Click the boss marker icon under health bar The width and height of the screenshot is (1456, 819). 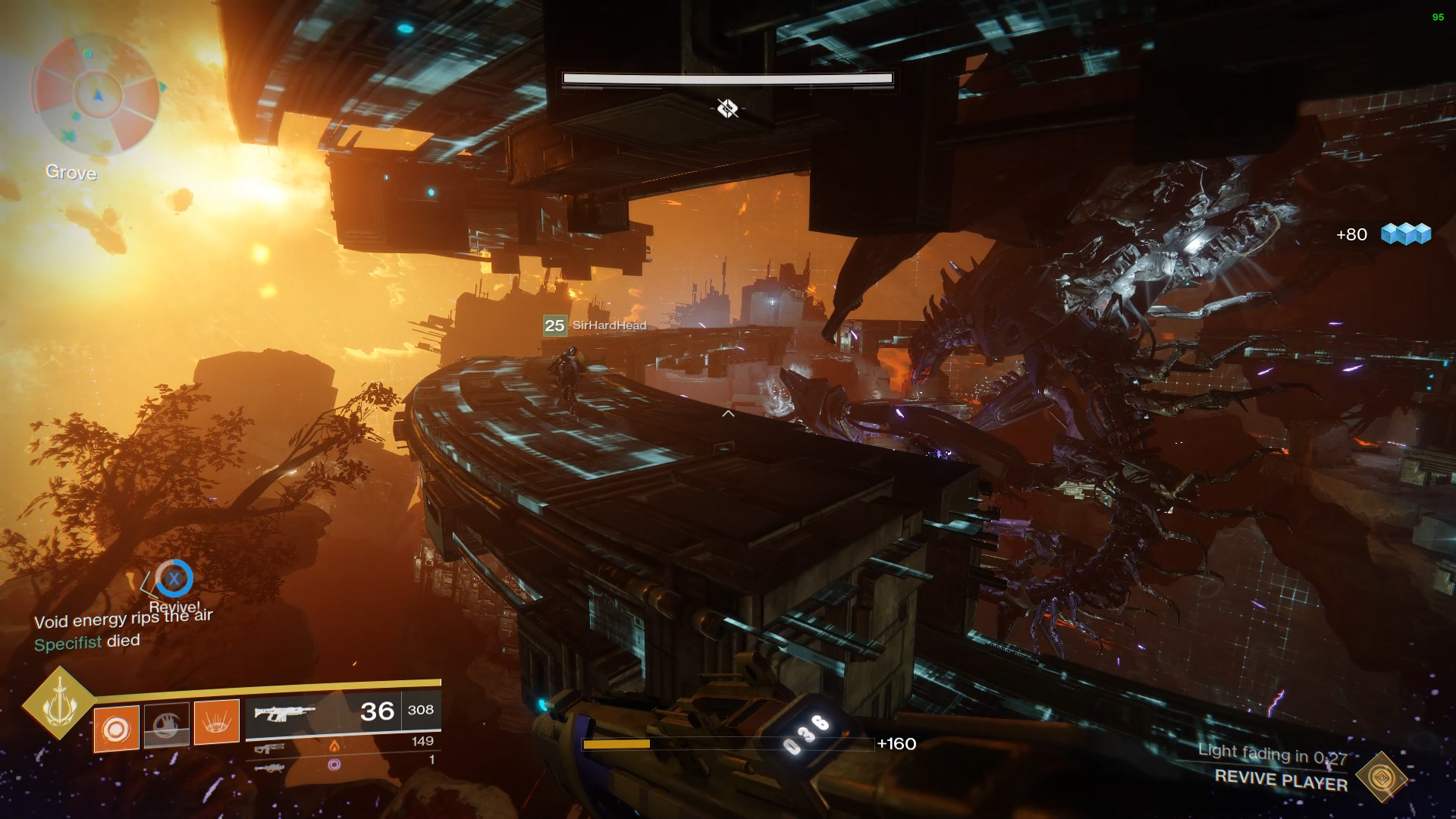727,108
